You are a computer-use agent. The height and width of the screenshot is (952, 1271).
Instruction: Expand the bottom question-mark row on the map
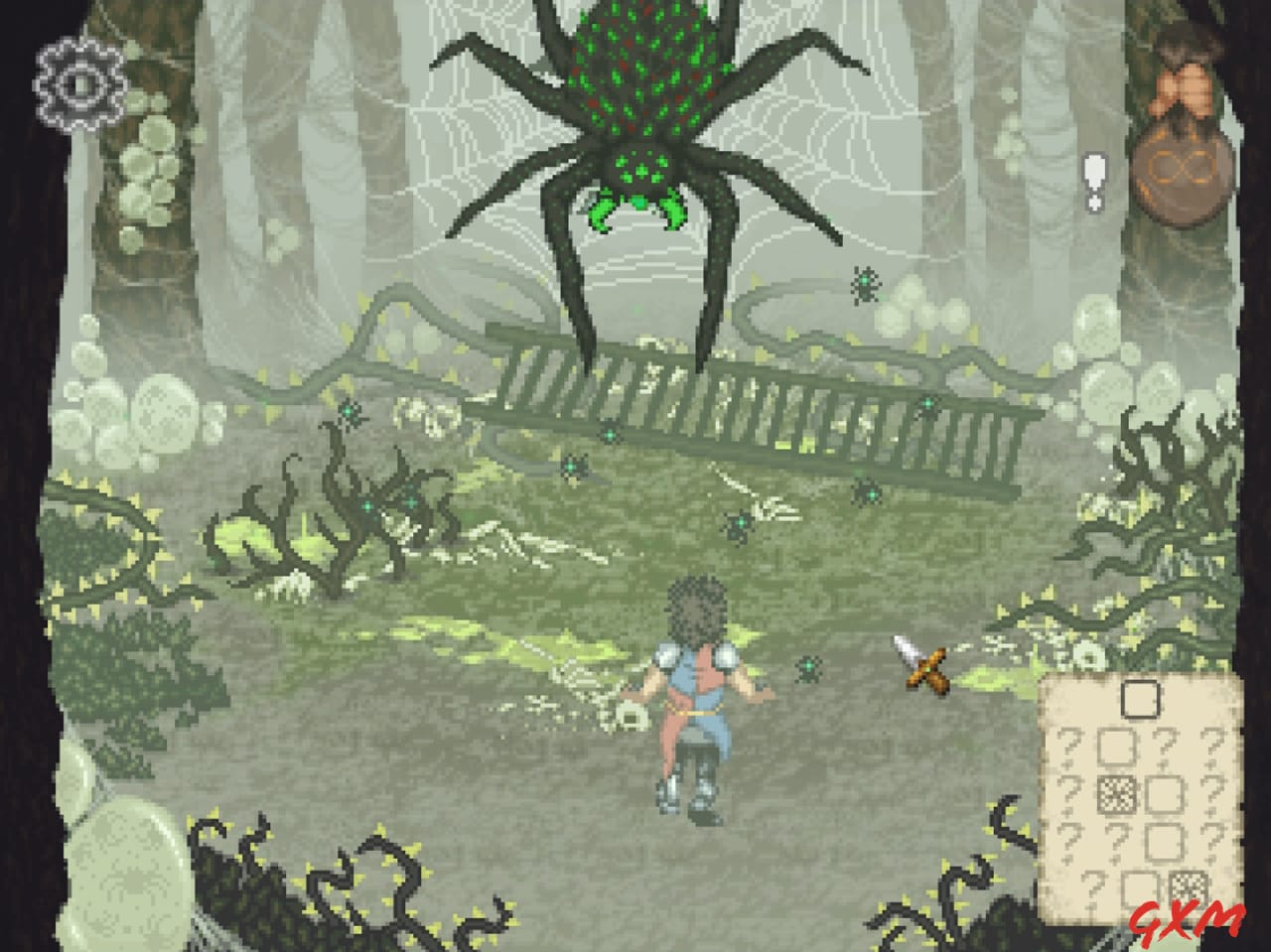point(1093,888)
